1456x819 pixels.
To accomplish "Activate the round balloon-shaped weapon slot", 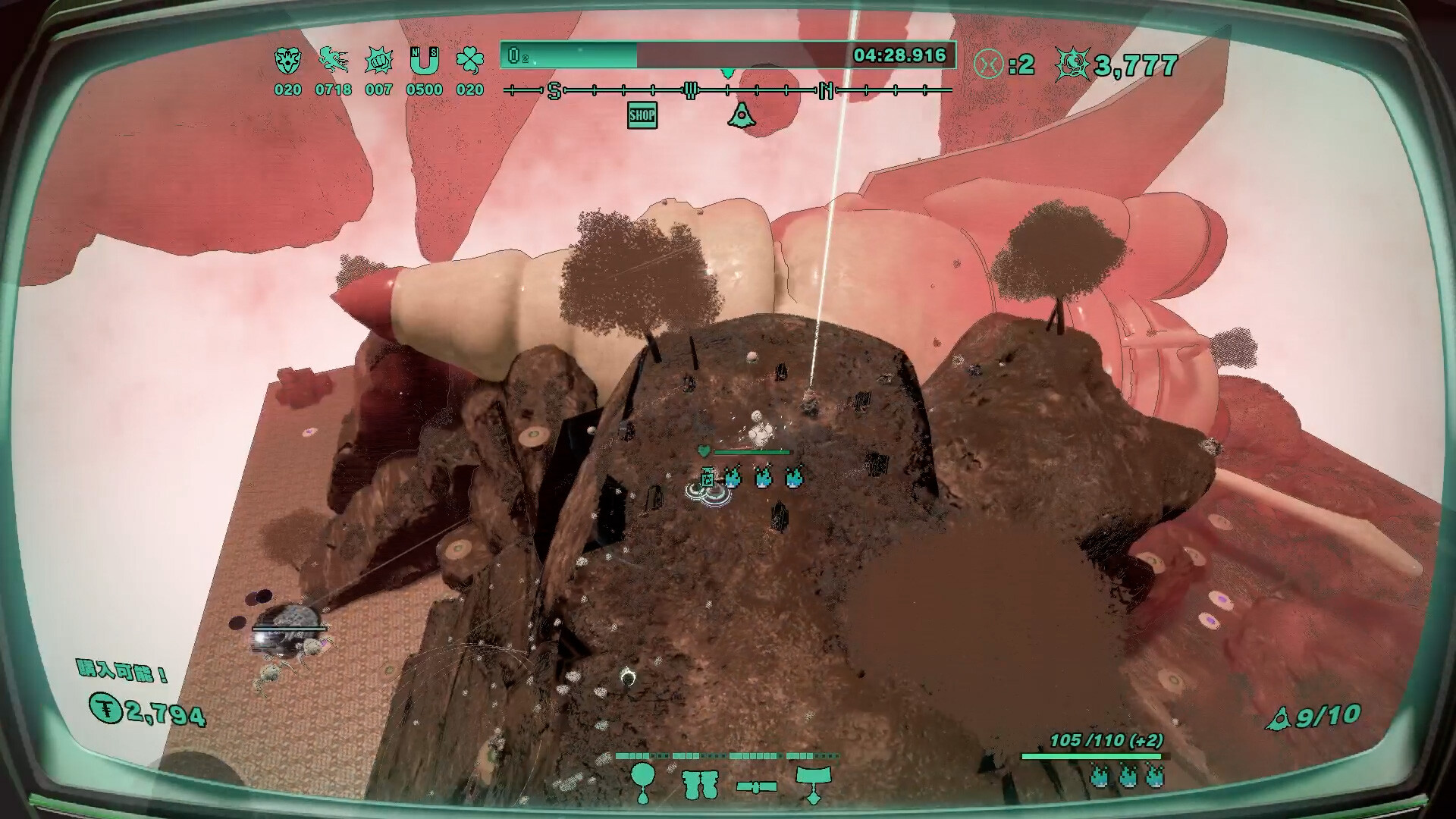I will tap(643, 782).
